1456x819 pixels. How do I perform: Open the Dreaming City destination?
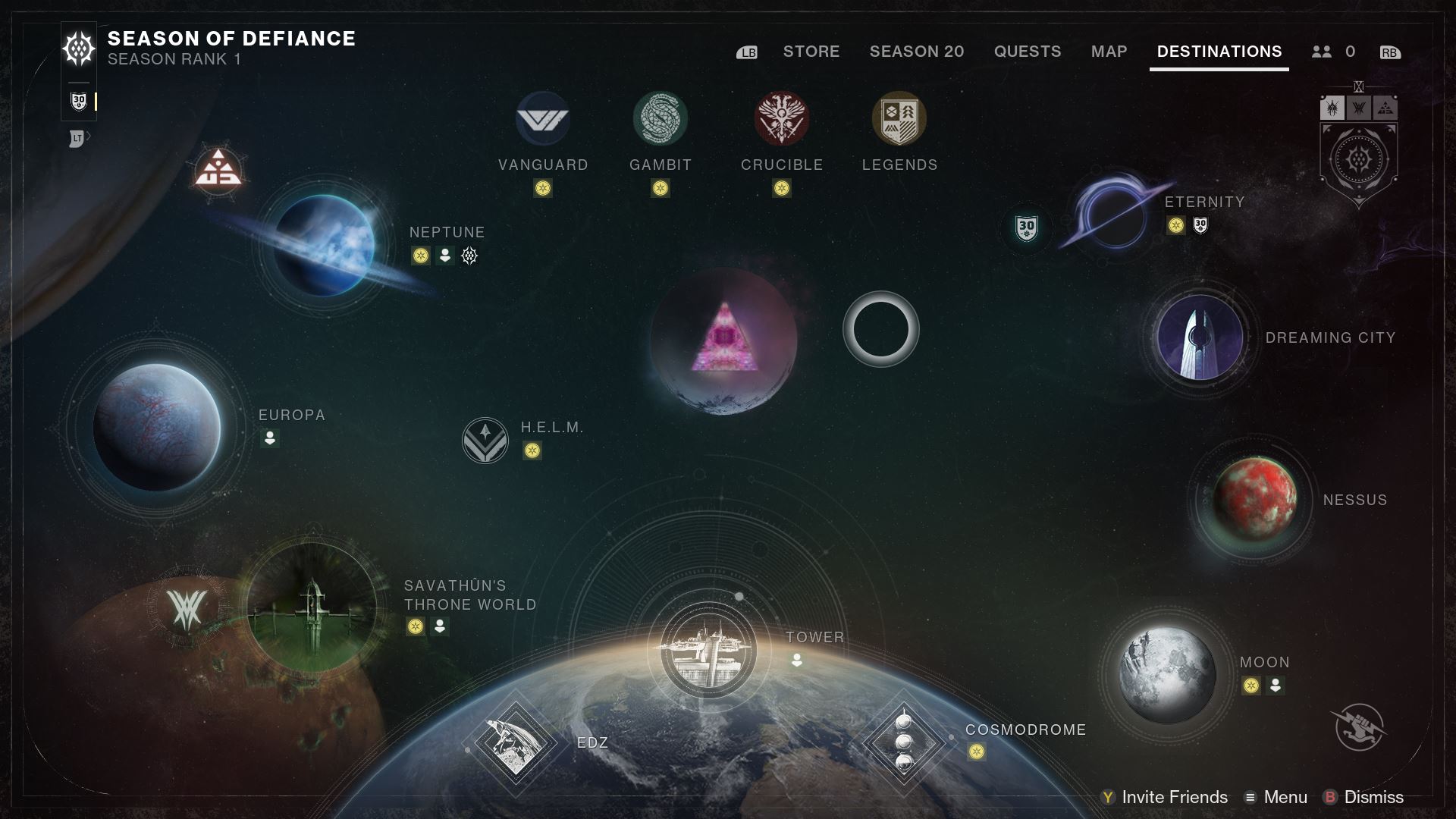(x=1200, y=337)
